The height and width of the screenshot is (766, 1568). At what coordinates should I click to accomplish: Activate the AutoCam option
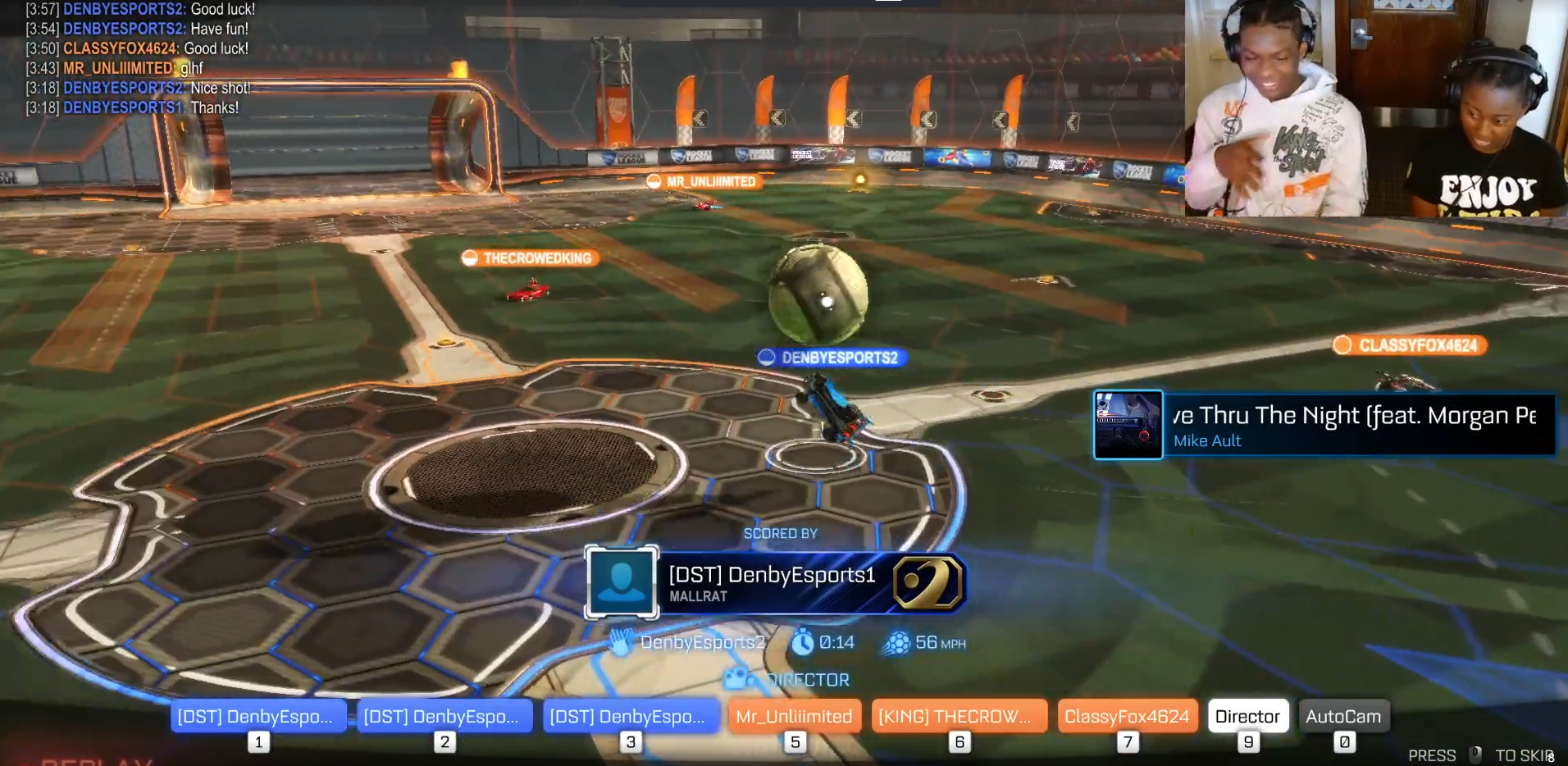(x=1343, y=716)
